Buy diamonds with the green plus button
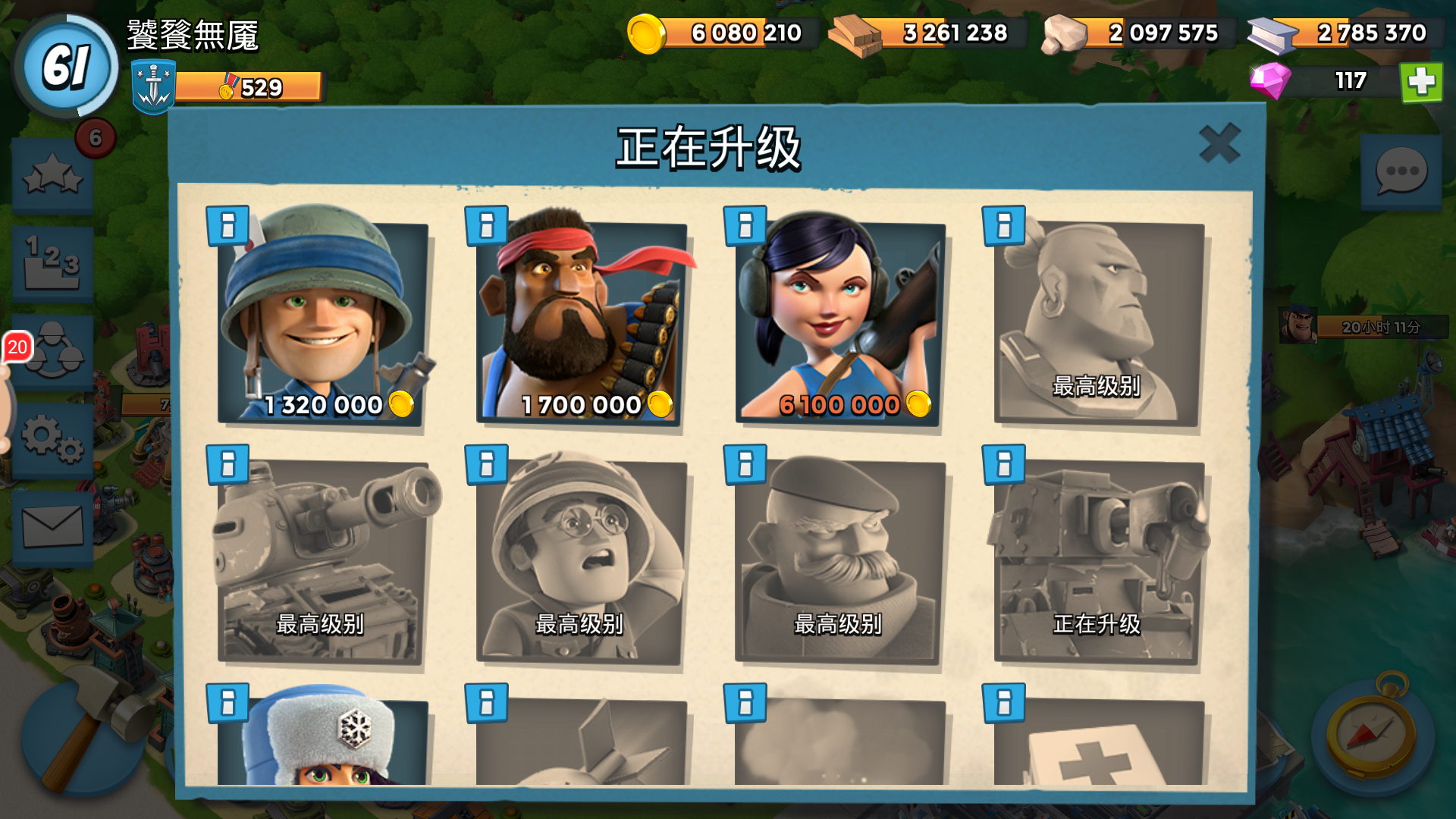This screenshot has height=819, width=1456. click(x=1421, y=82)
